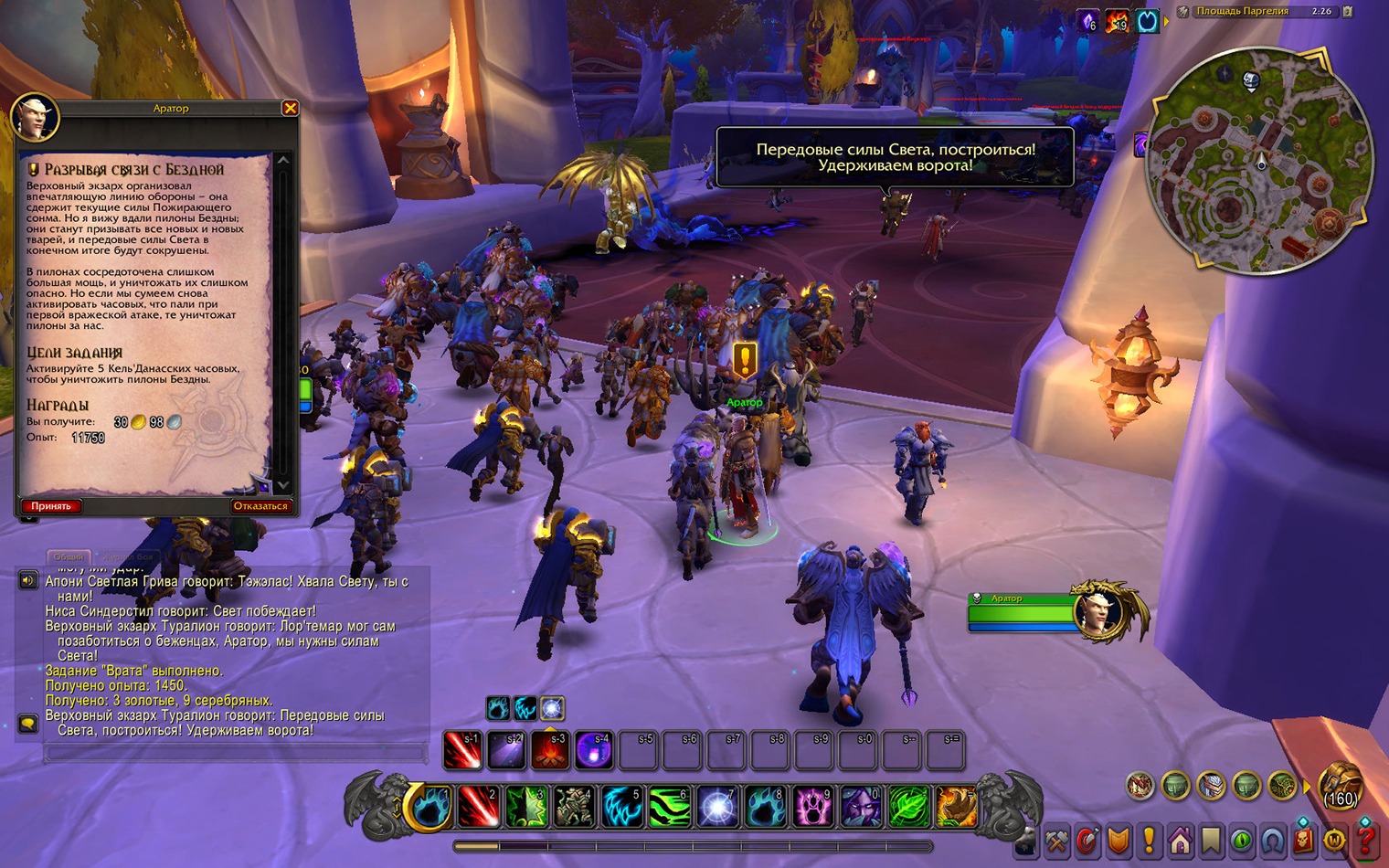Decline the quest with the Отказаться button
Viewport: 1389px width, 868px height.
(260, 505)
